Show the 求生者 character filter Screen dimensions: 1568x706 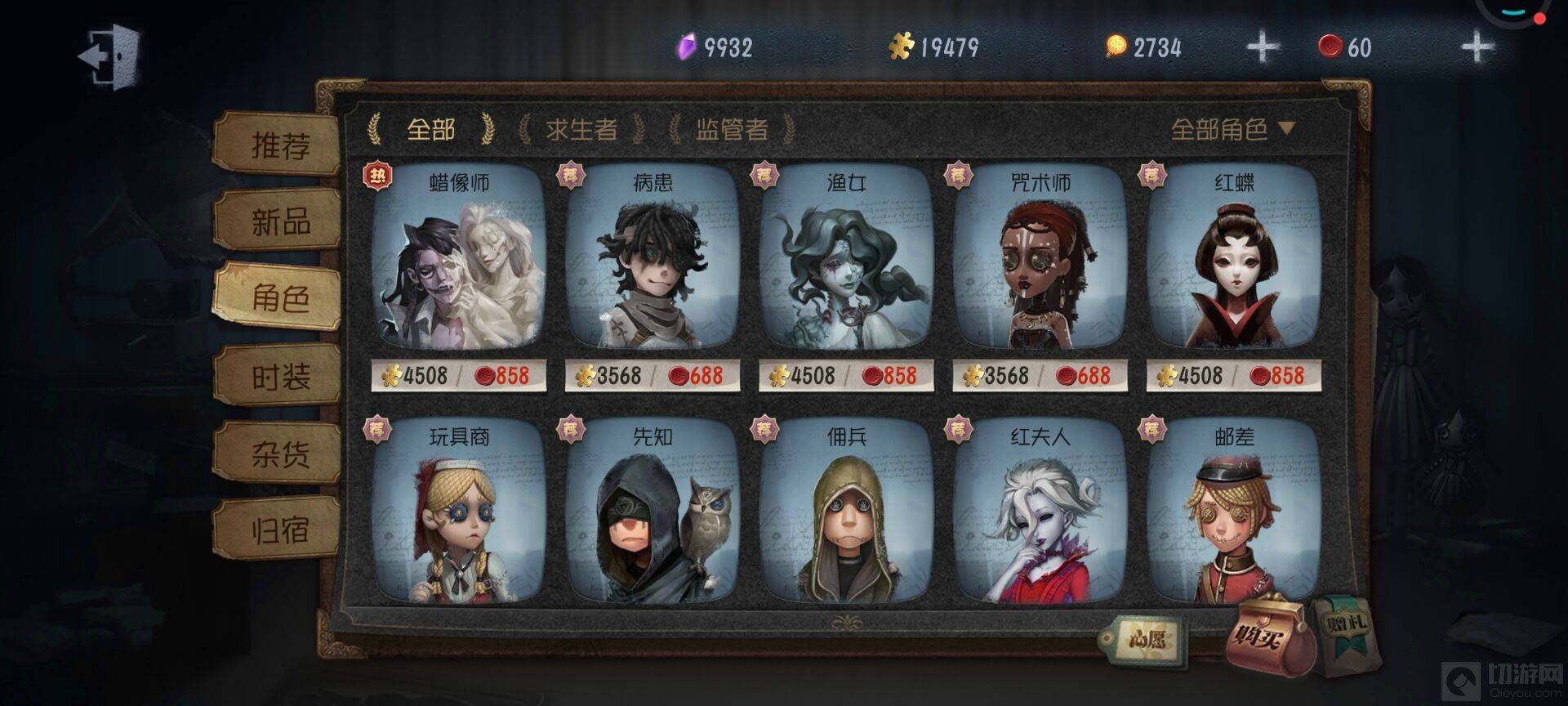click(581, 129)
